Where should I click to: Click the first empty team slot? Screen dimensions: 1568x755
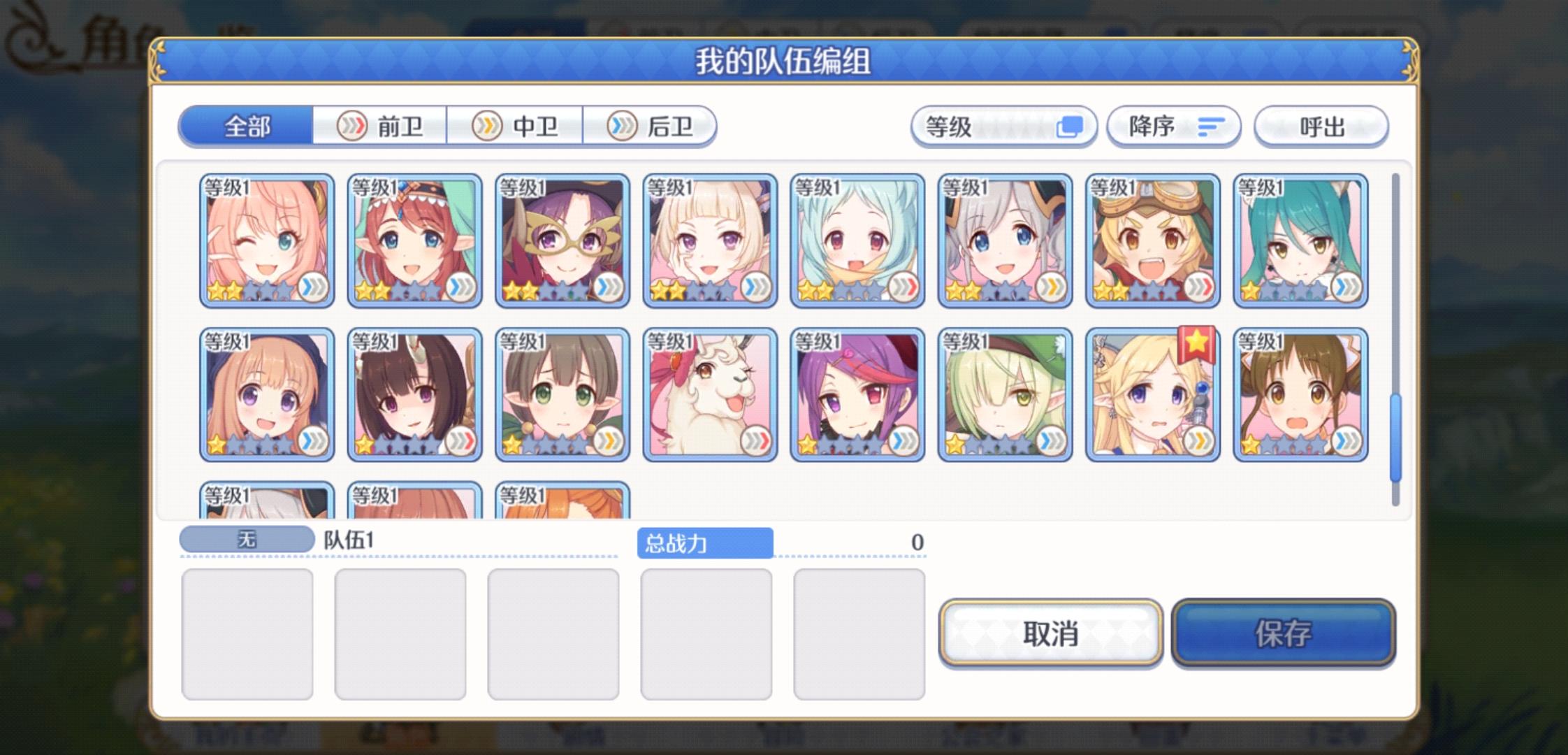(248, 633)
